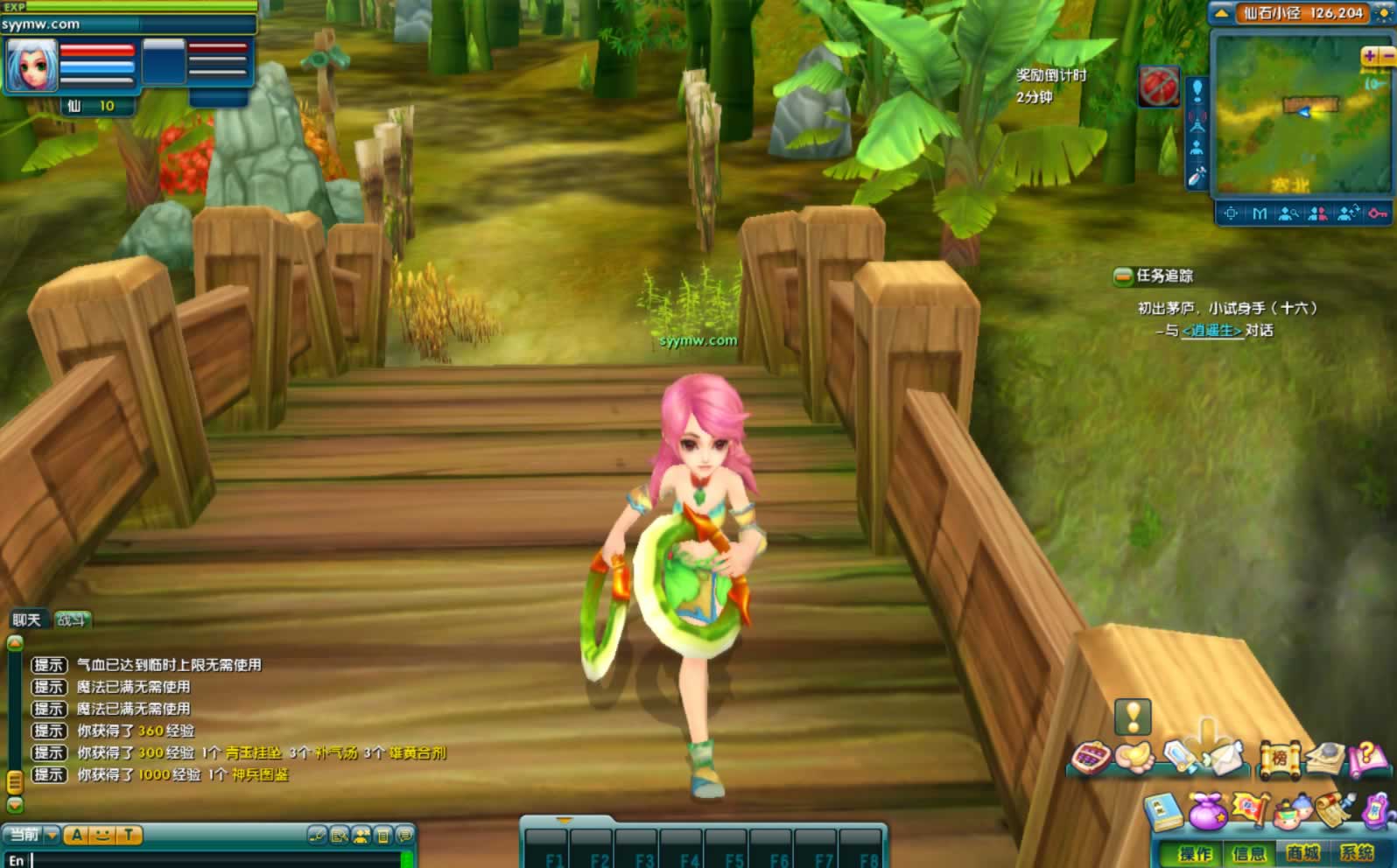Click the <逍遥生> quest link
This screenshot has height=868, width=1397.
pyautogui.click(x=1212, y=331)
